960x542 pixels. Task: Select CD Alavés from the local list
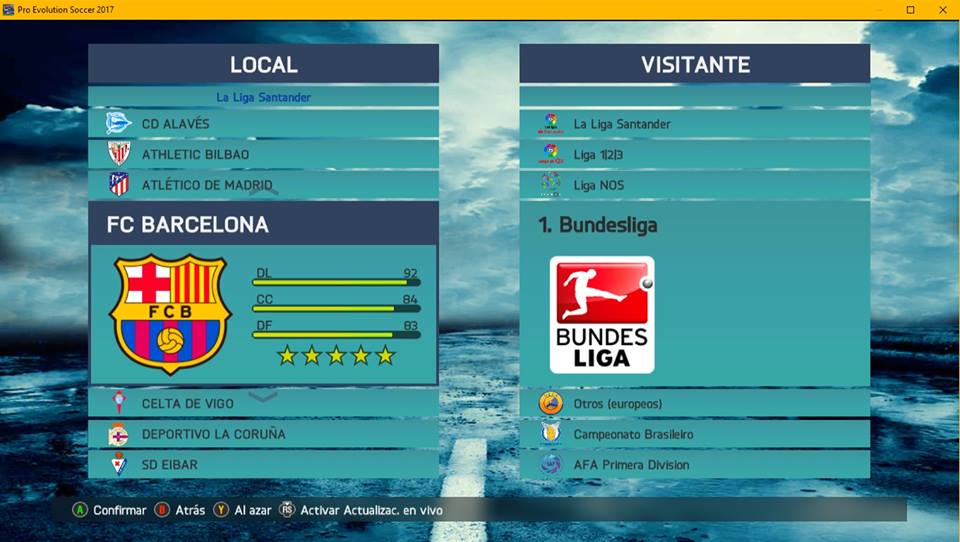[x=263, y=124]
